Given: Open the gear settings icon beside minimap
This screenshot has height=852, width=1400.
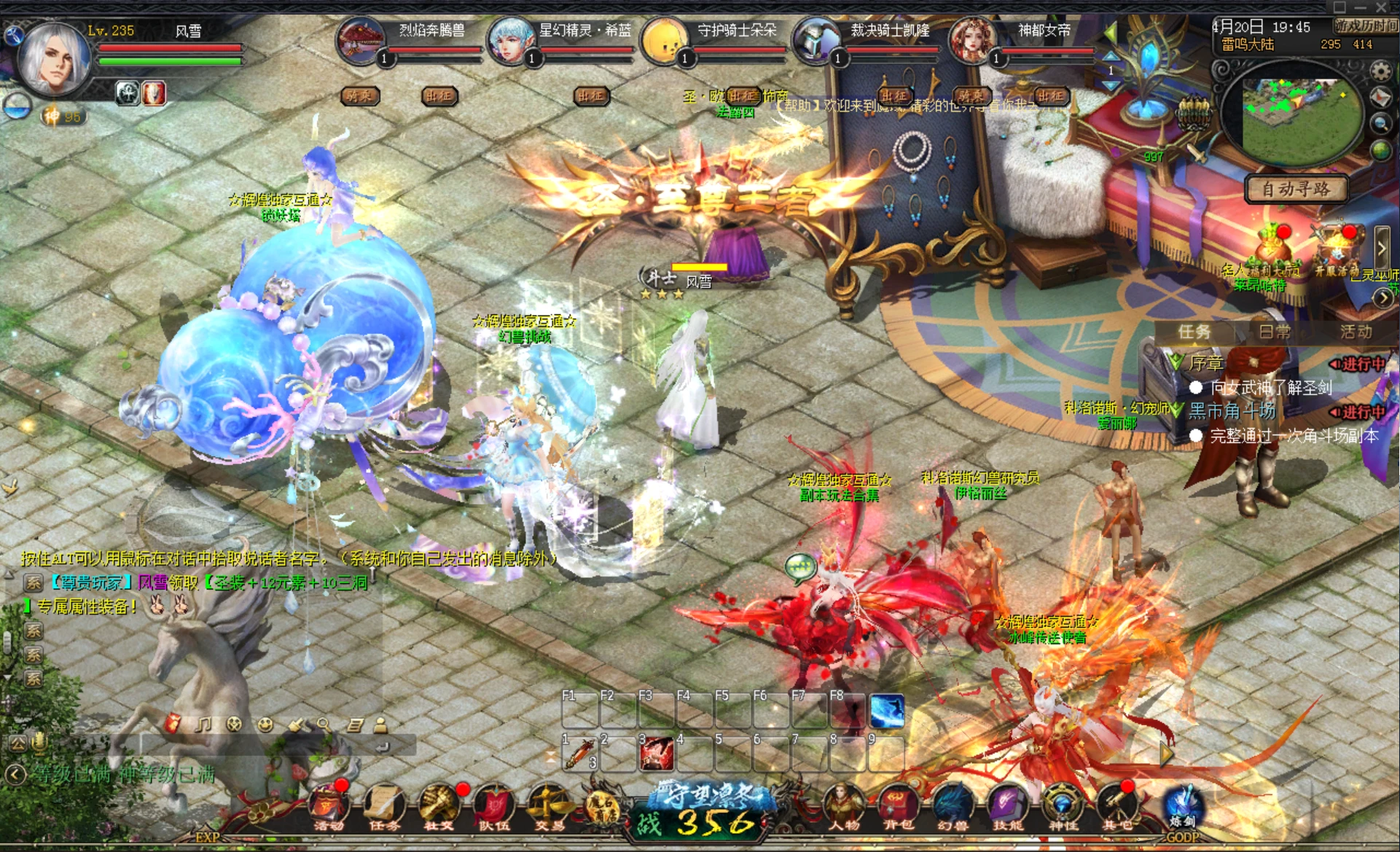Looking at the screenshot, I should tap(1380, 71).
